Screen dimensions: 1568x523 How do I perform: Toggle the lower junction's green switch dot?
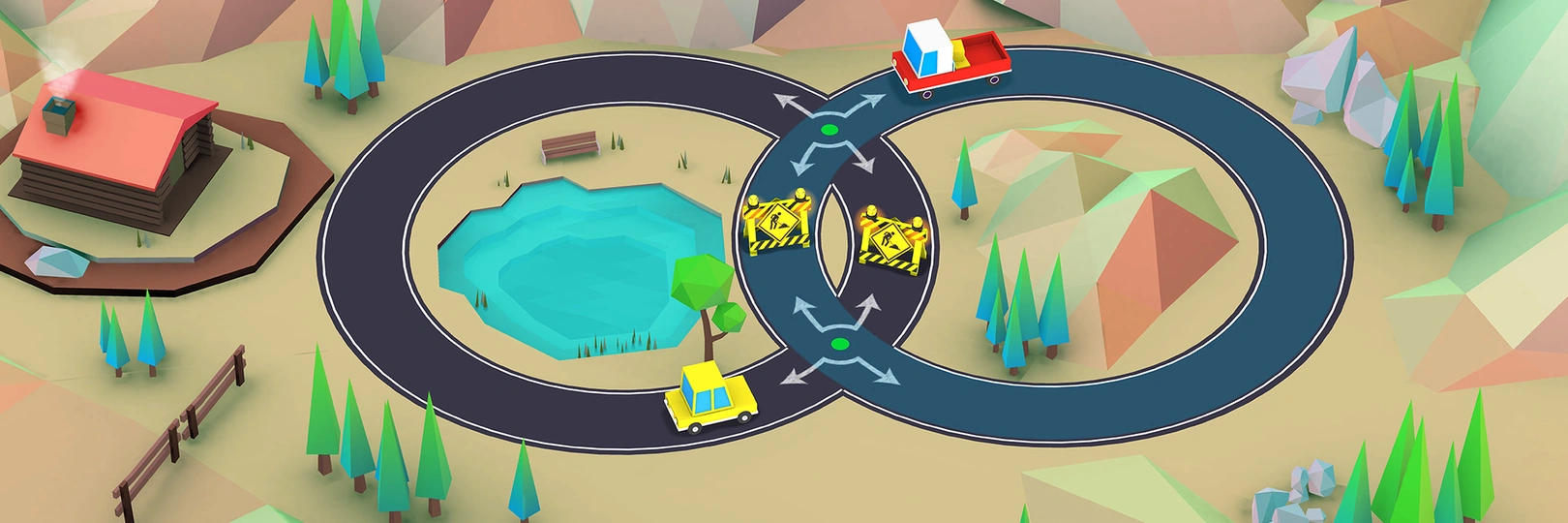pos(839,344)
